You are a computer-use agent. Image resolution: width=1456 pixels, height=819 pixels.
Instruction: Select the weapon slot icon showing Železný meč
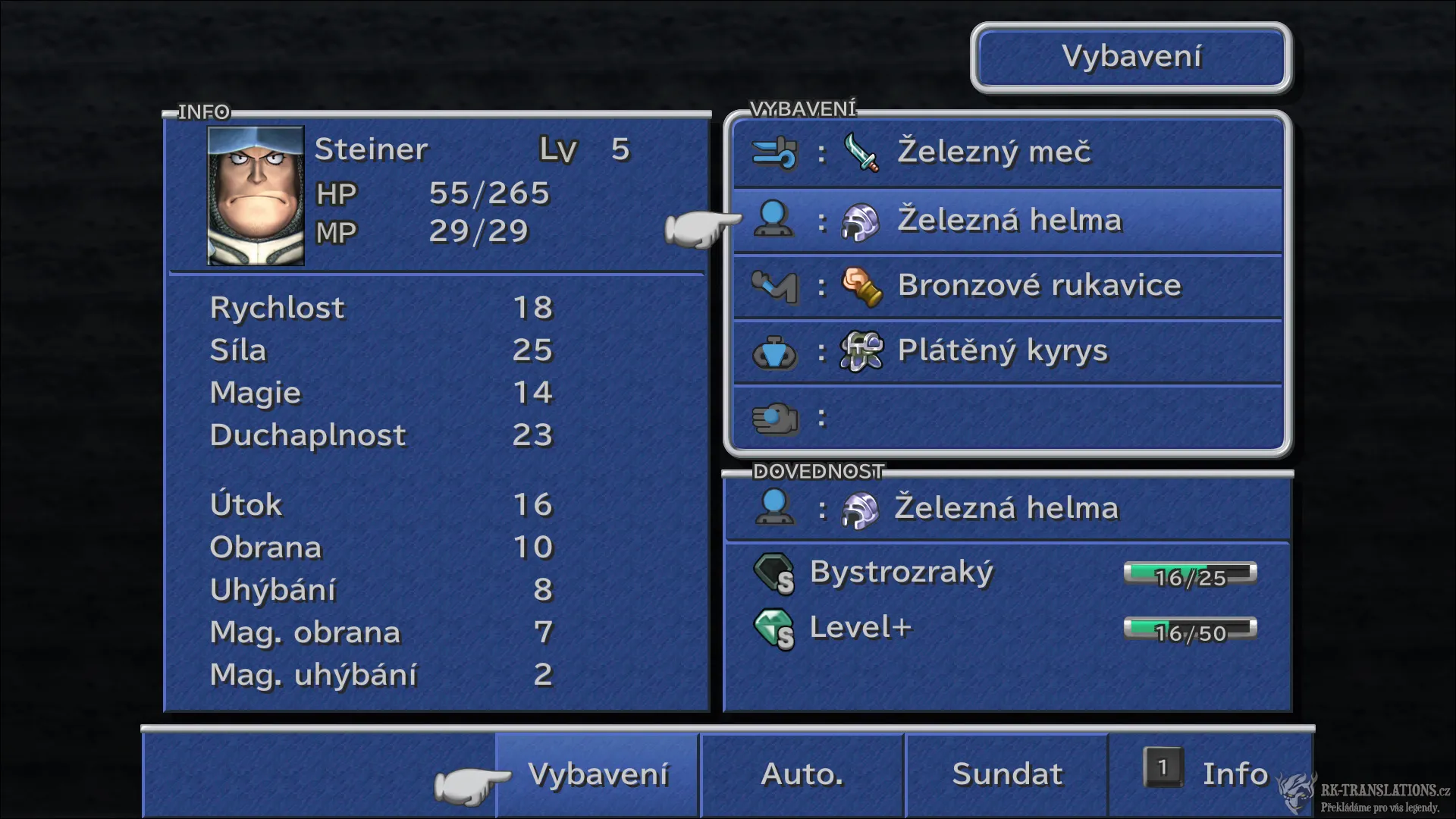[x=775, y=152]
